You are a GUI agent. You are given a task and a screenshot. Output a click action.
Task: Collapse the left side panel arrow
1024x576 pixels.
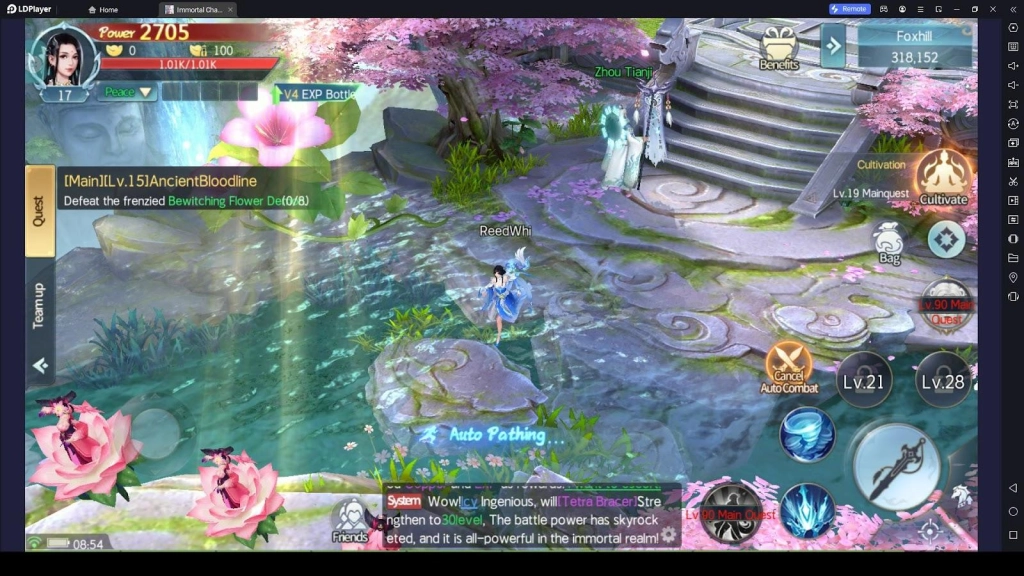(x=40, y=366)
